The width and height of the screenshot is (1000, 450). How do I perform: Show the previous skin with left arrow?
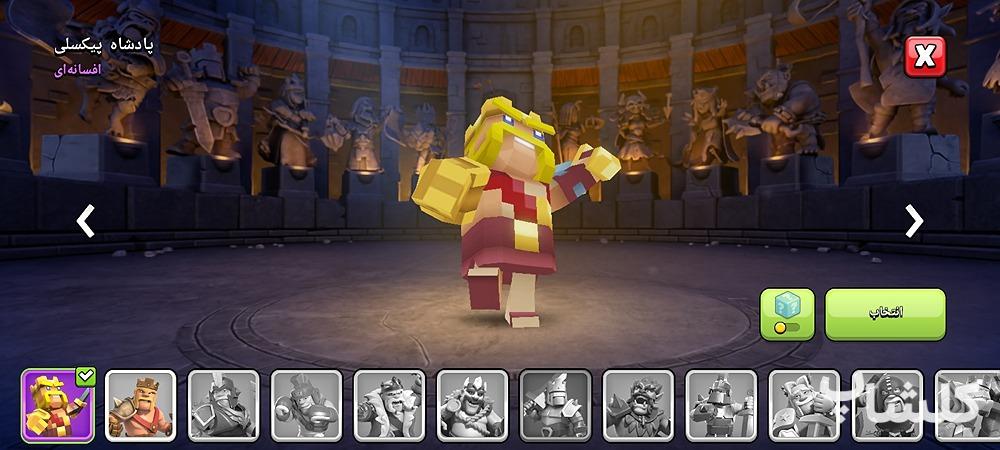tap(86, 221)
